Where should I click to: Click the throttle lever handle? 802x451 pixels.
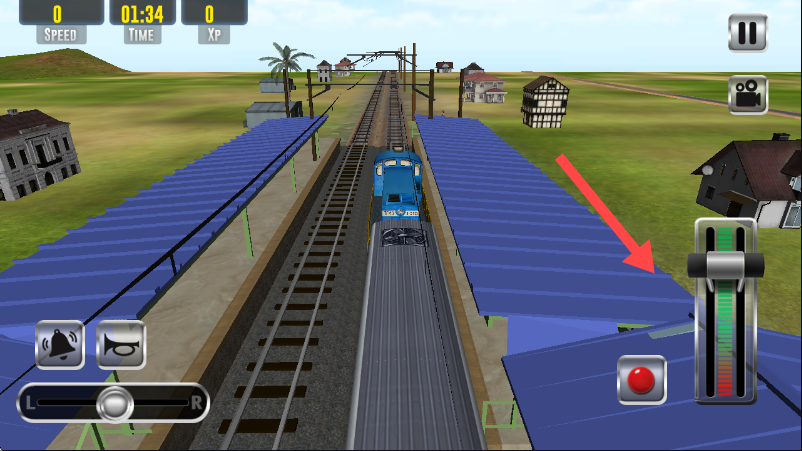point(726,265)
